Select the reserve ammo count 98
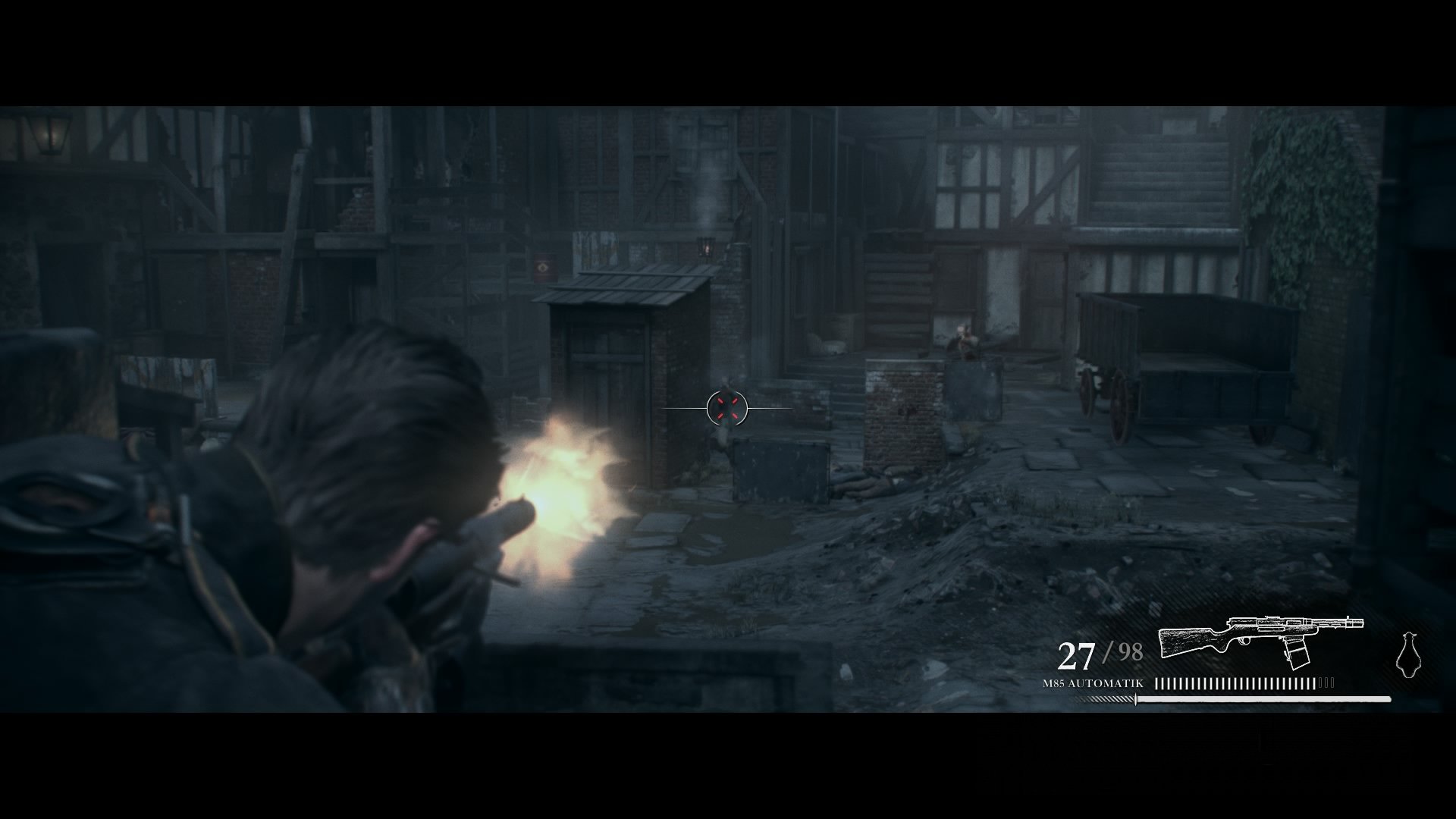Screen dimensions: 1456x819 [x=1130, y=651]
